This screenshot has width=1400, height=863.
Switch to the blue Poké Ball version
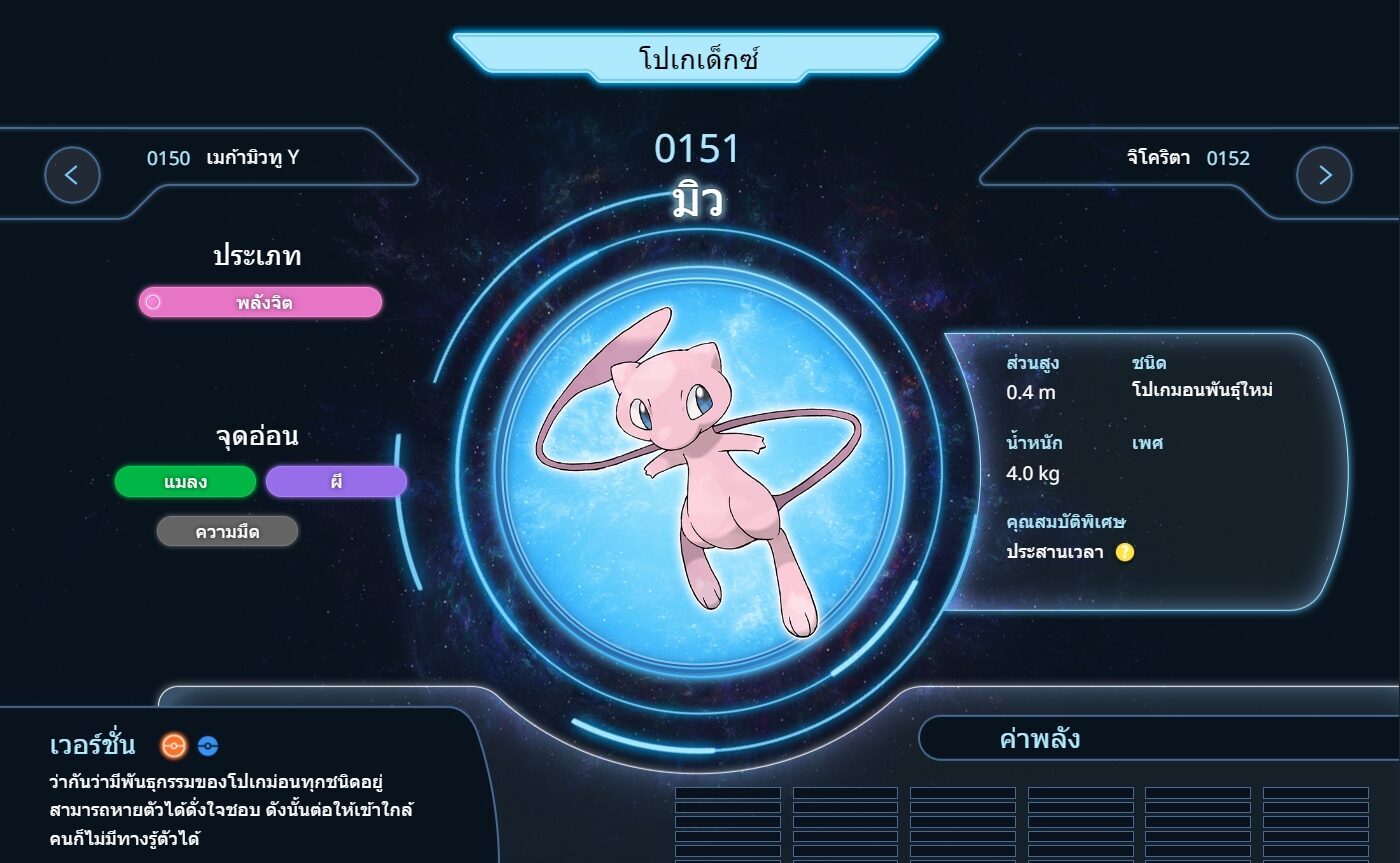(208, 746)
